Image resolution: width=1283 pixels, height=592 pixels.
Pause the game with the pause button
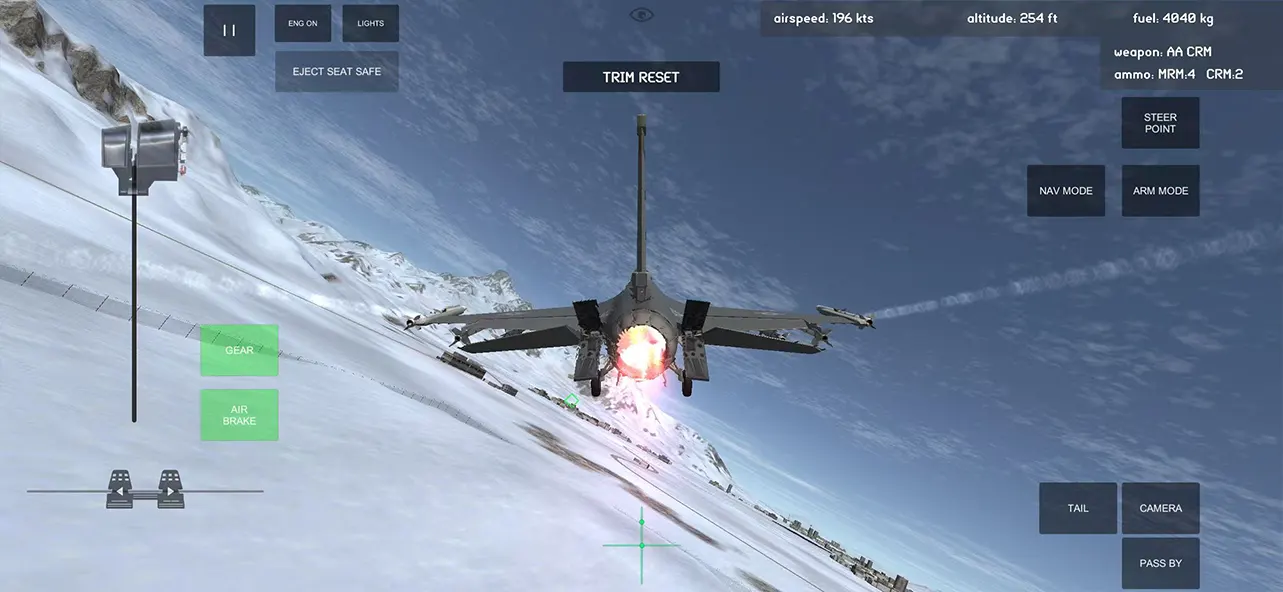click(229, 30)
